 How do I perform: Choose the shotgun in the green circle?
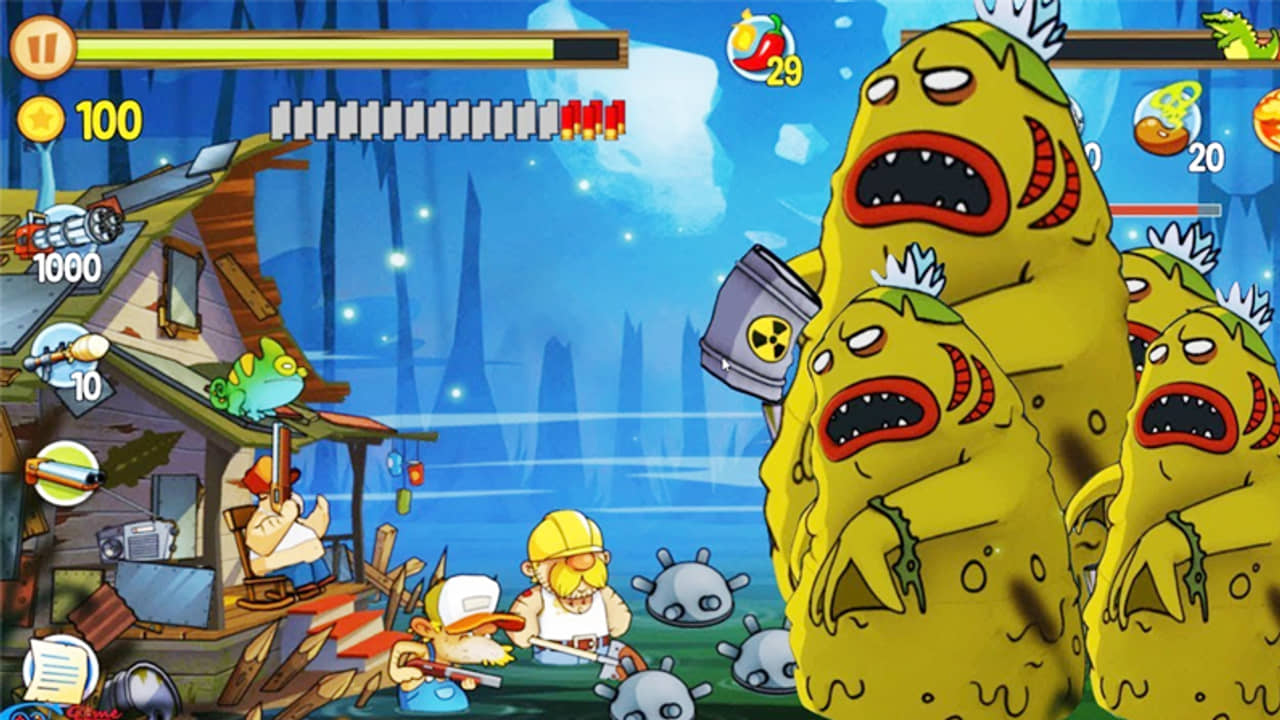point(66,473)
